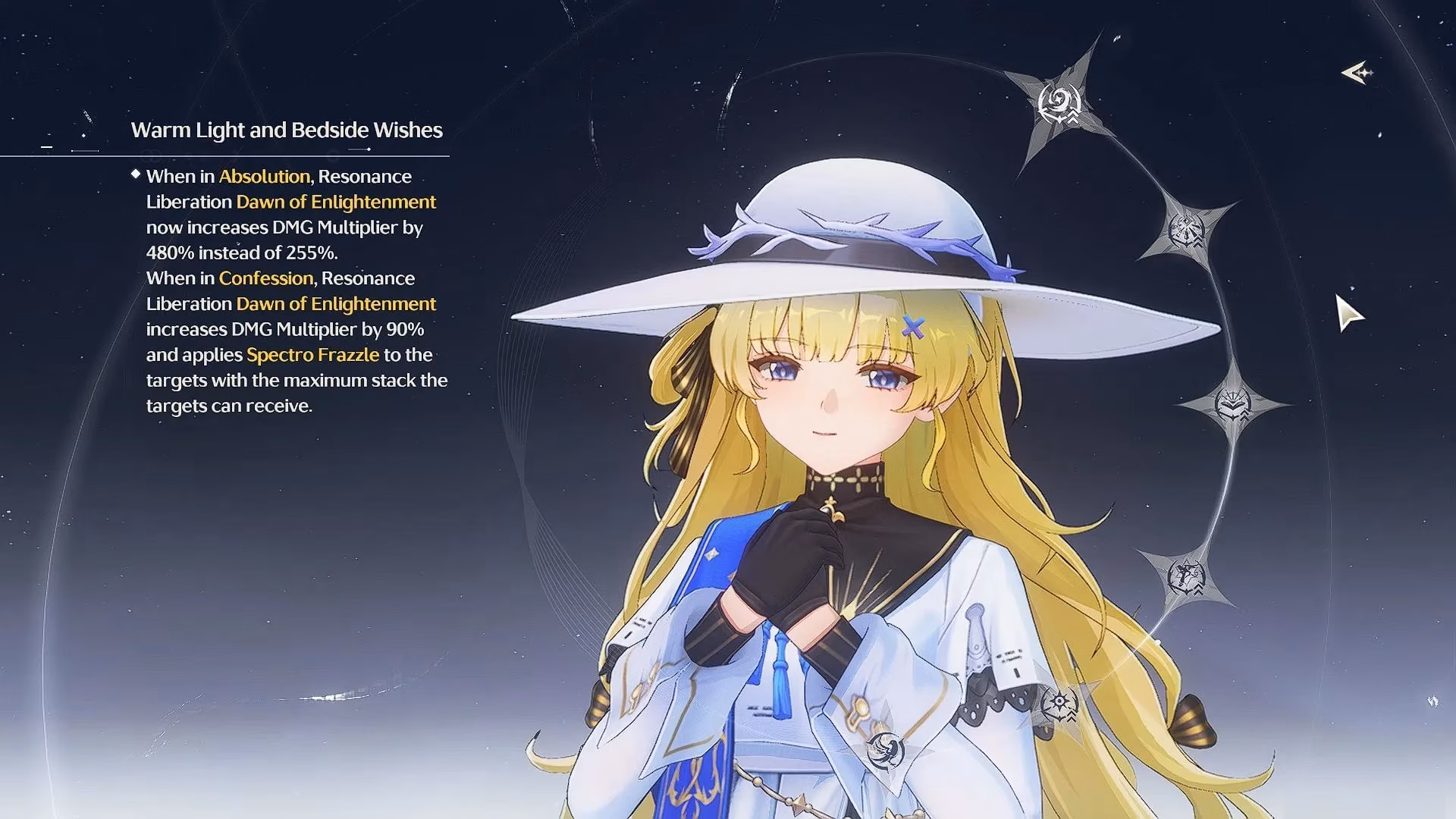Open the Spectro Frazzle keyword link
The width and height of the screenshot is (1456, 819).
click(x=312, y=354)
